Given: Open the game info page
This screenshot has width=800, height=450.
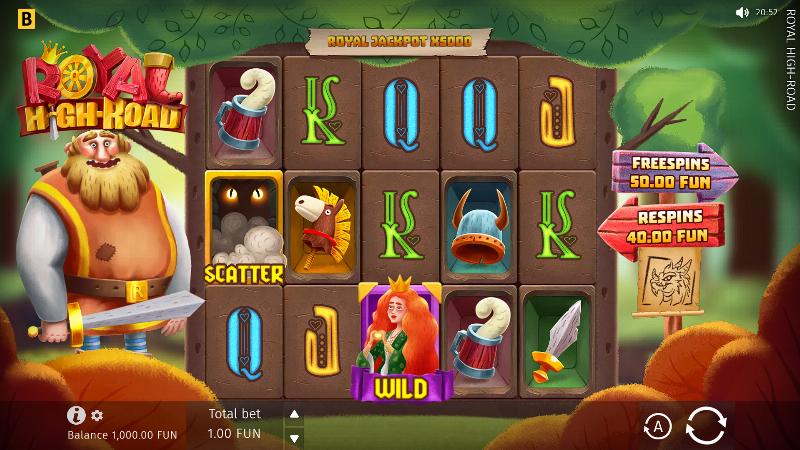Looking at the screenshot, I should pos(76,415).
